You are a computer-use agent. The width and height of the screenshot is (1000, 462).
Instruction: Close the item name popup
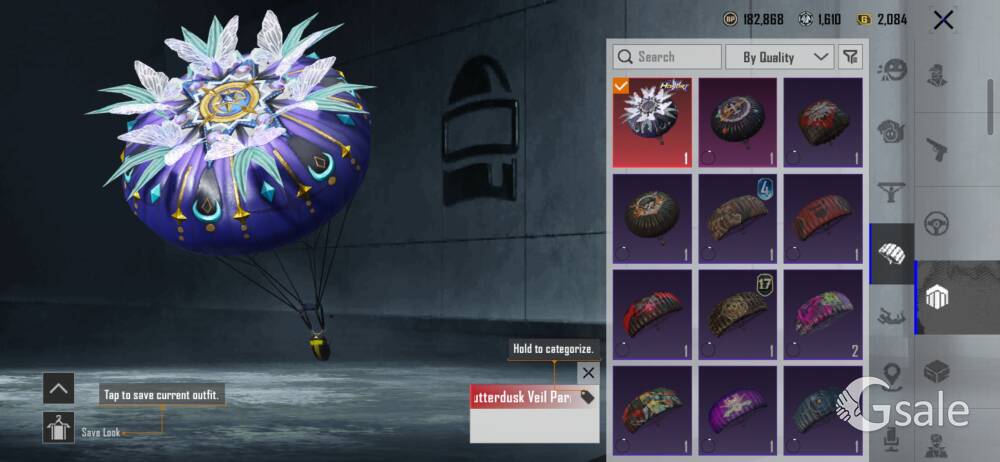tap(588, 373)
